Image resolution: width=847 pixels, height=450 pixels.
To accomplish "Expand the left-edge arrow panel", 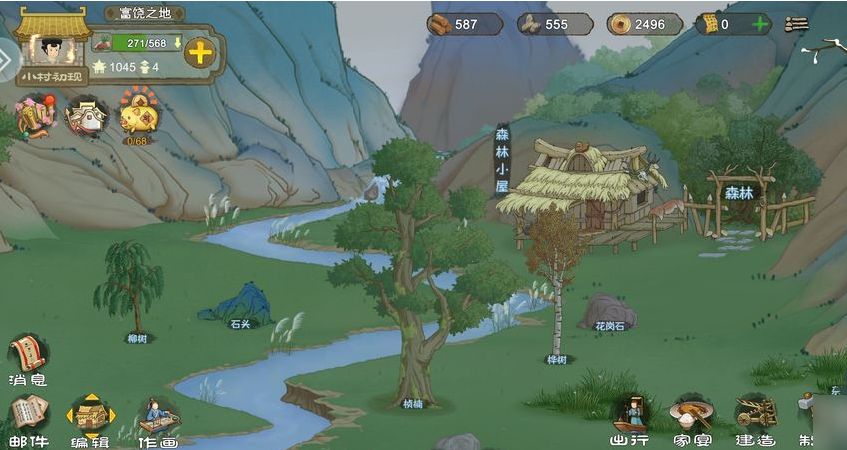I will point(7,62).
